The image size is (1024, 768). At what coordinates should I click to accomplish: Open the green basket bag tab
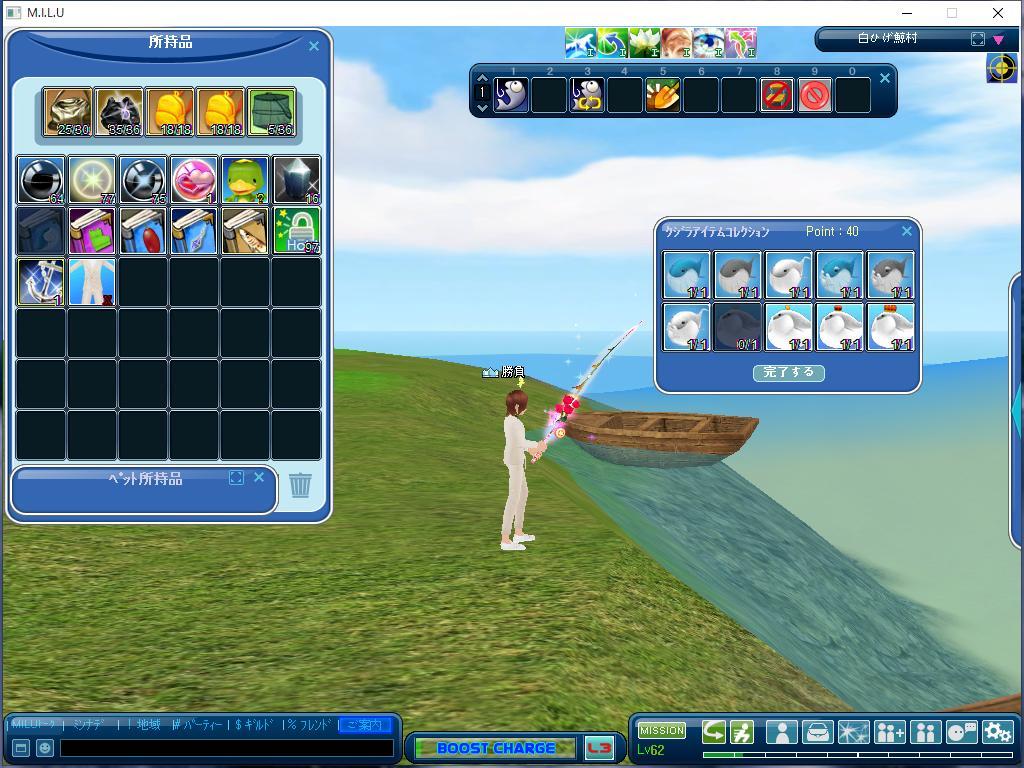(271, 112)
